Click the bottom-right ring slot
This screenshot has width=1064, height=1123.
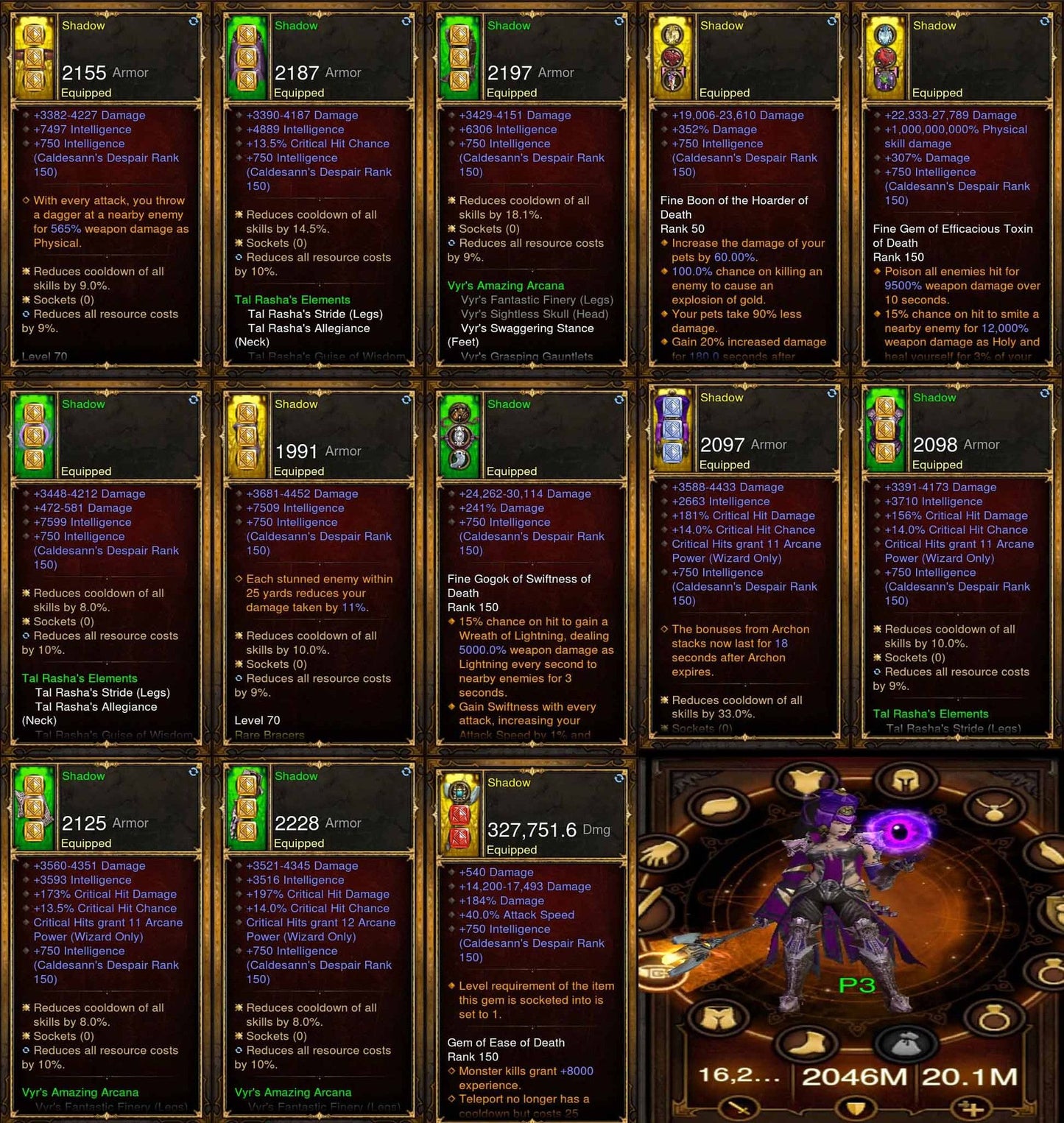tap(995, 1016)
